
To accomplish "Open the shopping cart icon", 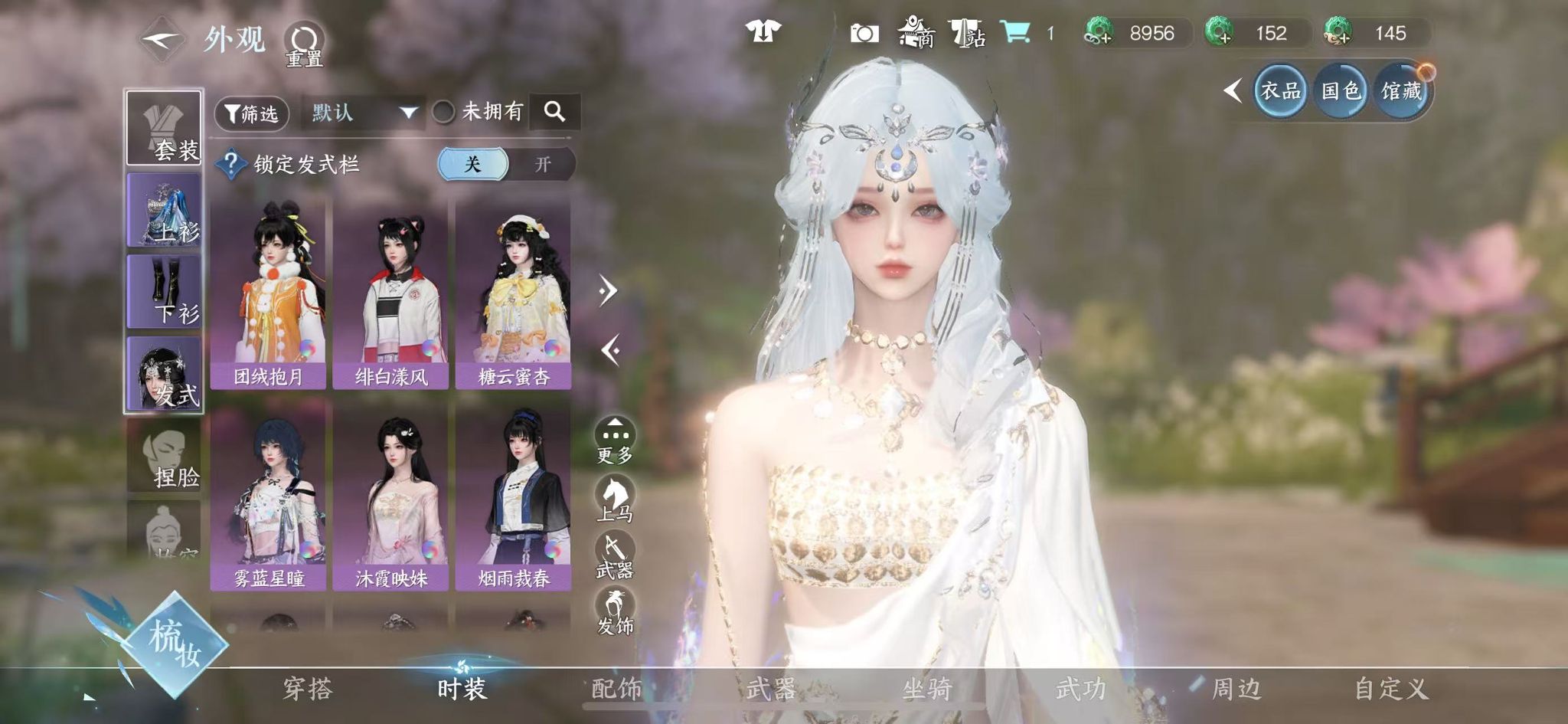I will point(1015,32).
